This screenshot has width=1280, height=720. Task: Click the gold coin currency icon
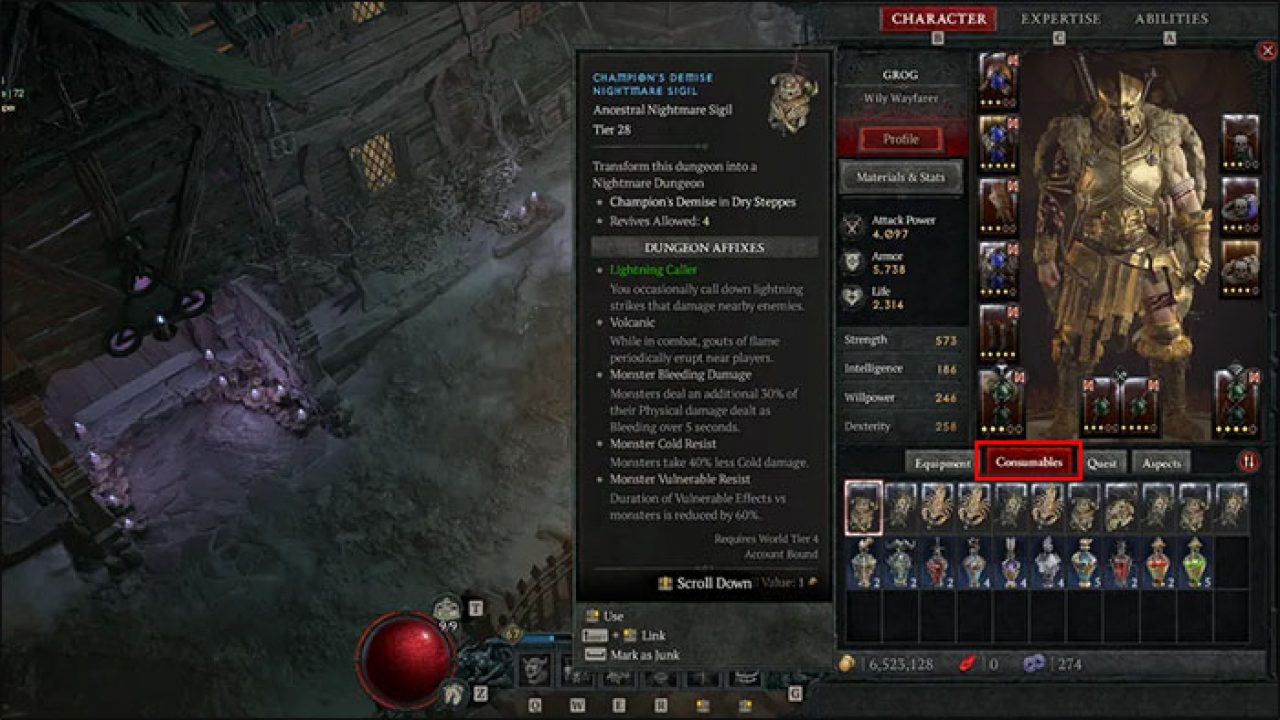pyautogui.click(x=848, y=663)
